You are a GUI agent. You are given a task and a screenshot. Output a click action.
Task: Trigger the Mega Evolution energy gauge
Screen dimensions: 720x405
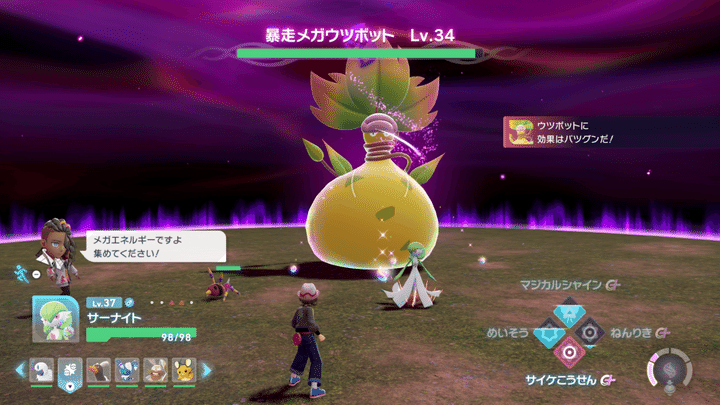[670, 367]
